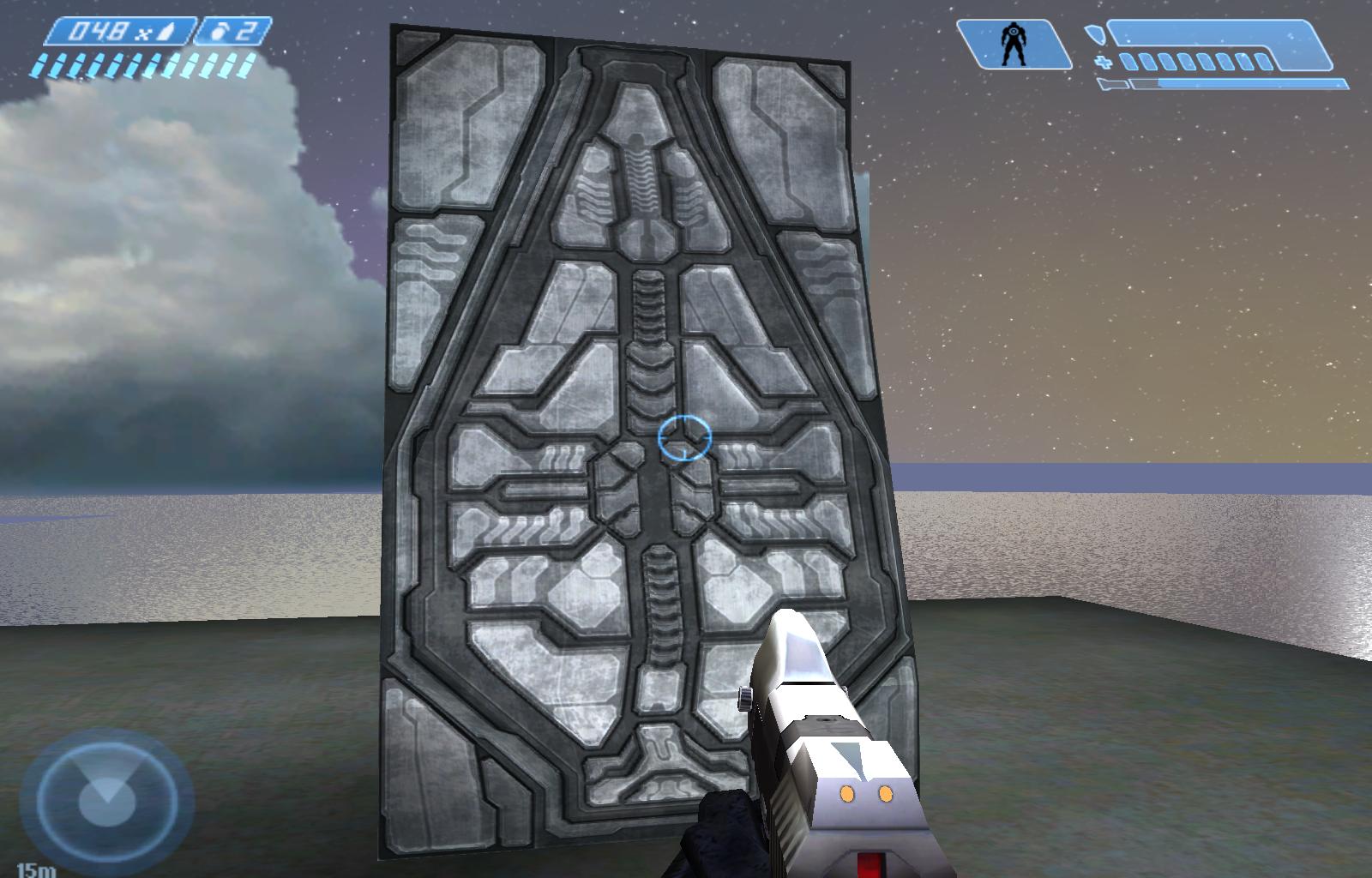Image resolution: width=1372 pixels, height=878 pixels.
Task: Click the circular motion tracker radar
Action: coord(106,801)
